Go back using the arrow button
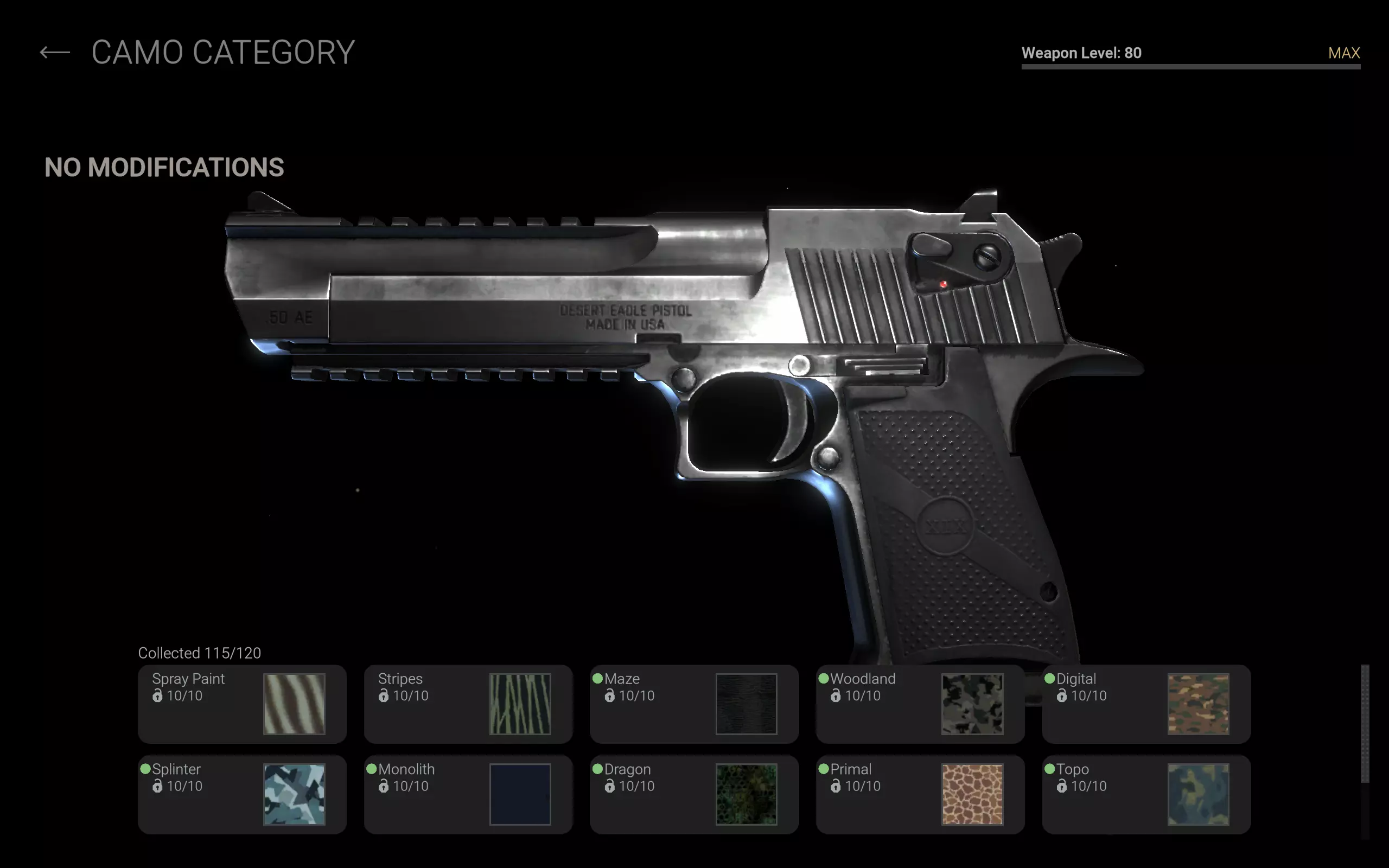The width and height of the screenshot is (1389, 868). (54, 53)
